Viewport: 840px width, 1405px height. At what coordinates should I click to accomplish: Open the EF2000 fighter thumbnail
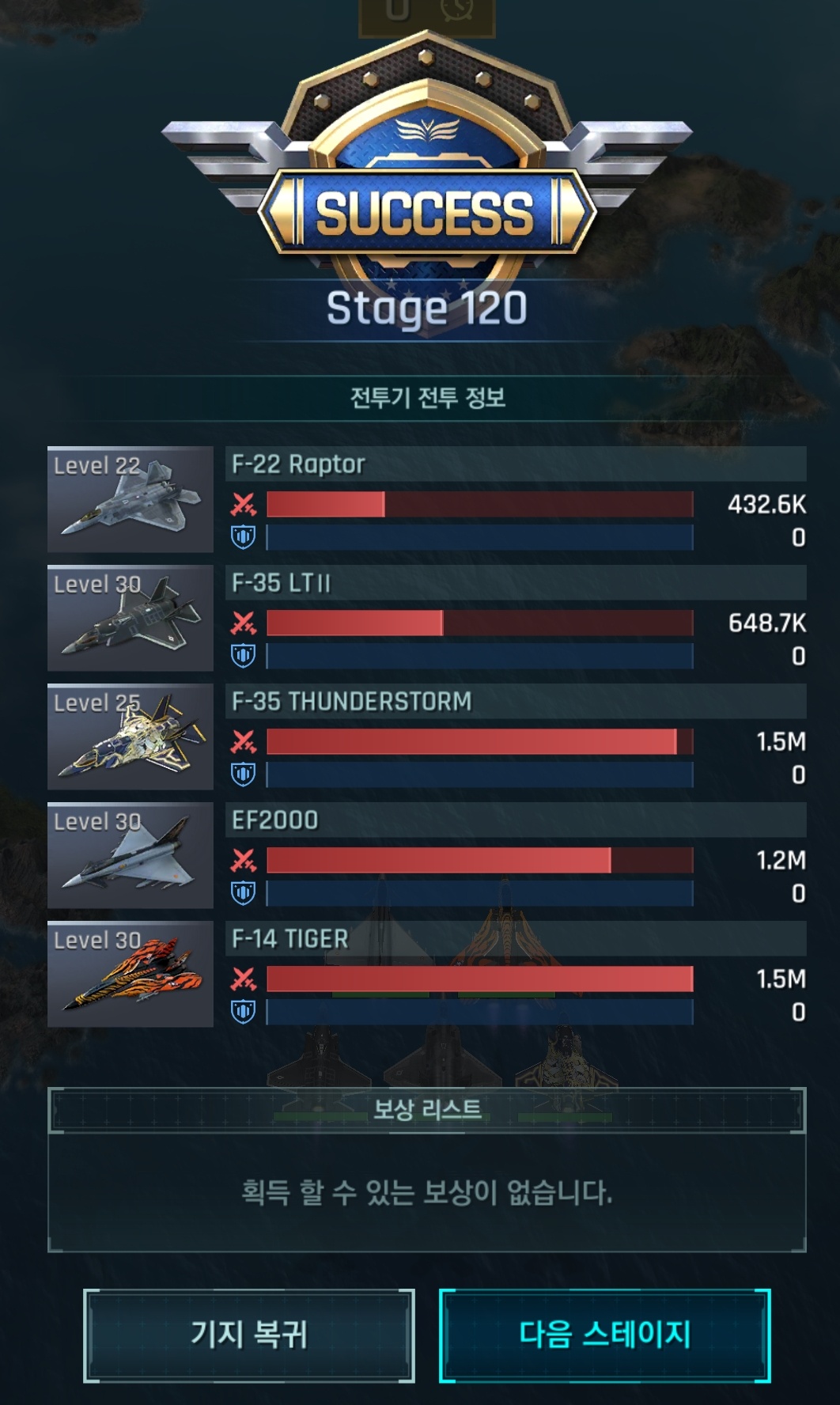pos(131,855)
